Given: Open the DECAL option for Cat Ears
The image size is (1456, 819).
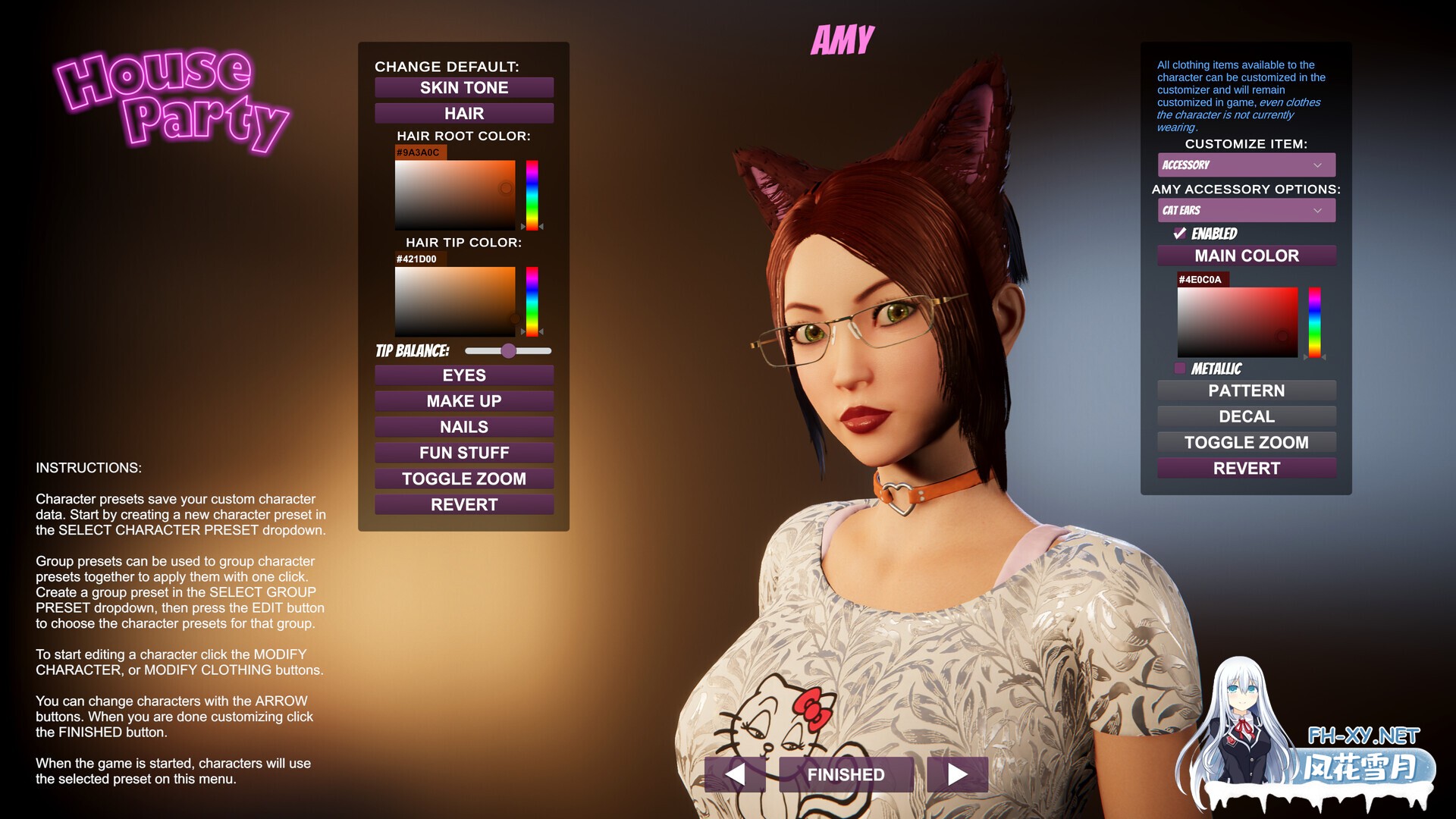Looking at the screenshot, I should click(x=1246, y=416).
